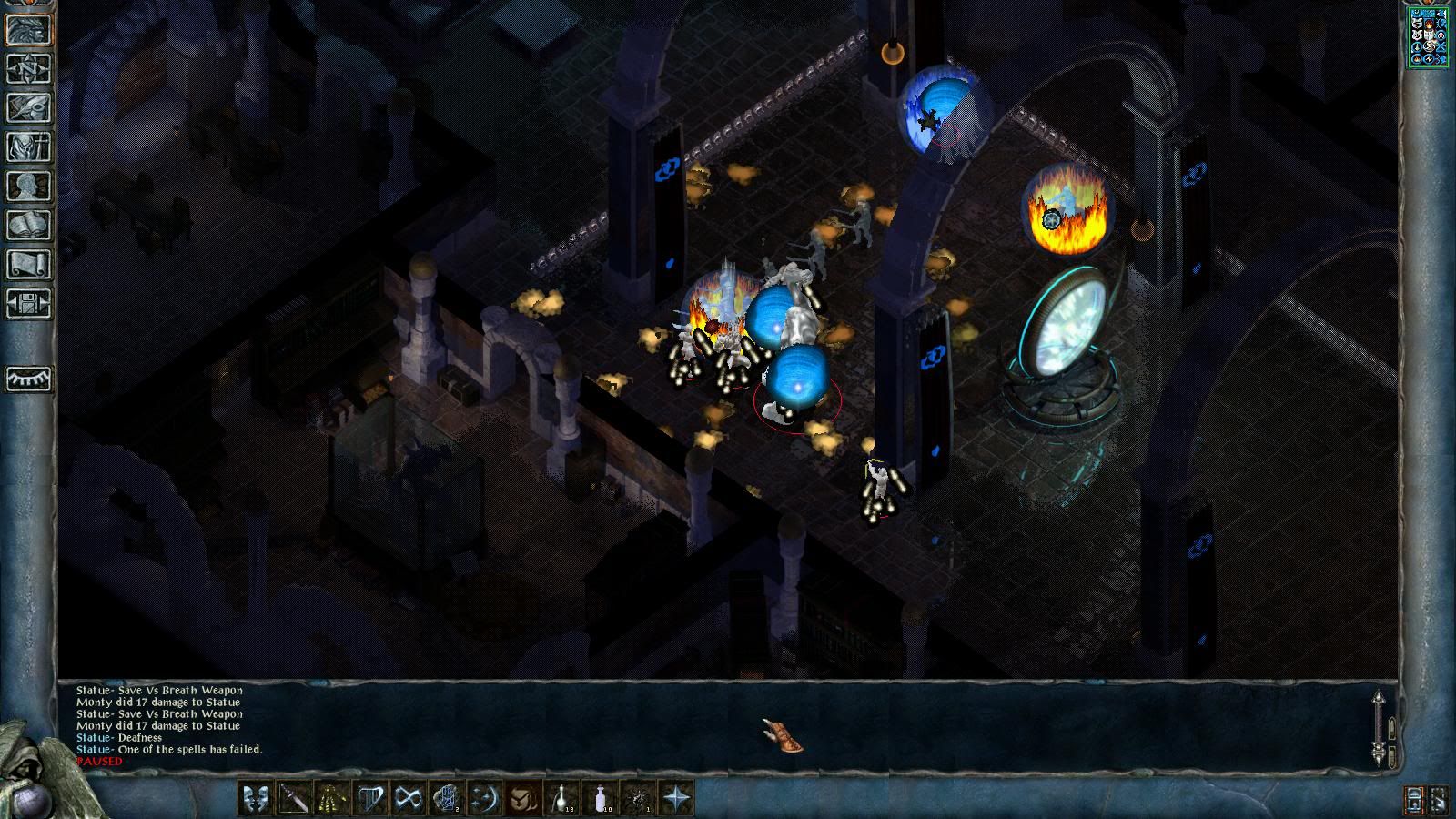1456x819 pixels.
Task: Activate the four-pointed star special abilities button
Action: pos(676,799)
